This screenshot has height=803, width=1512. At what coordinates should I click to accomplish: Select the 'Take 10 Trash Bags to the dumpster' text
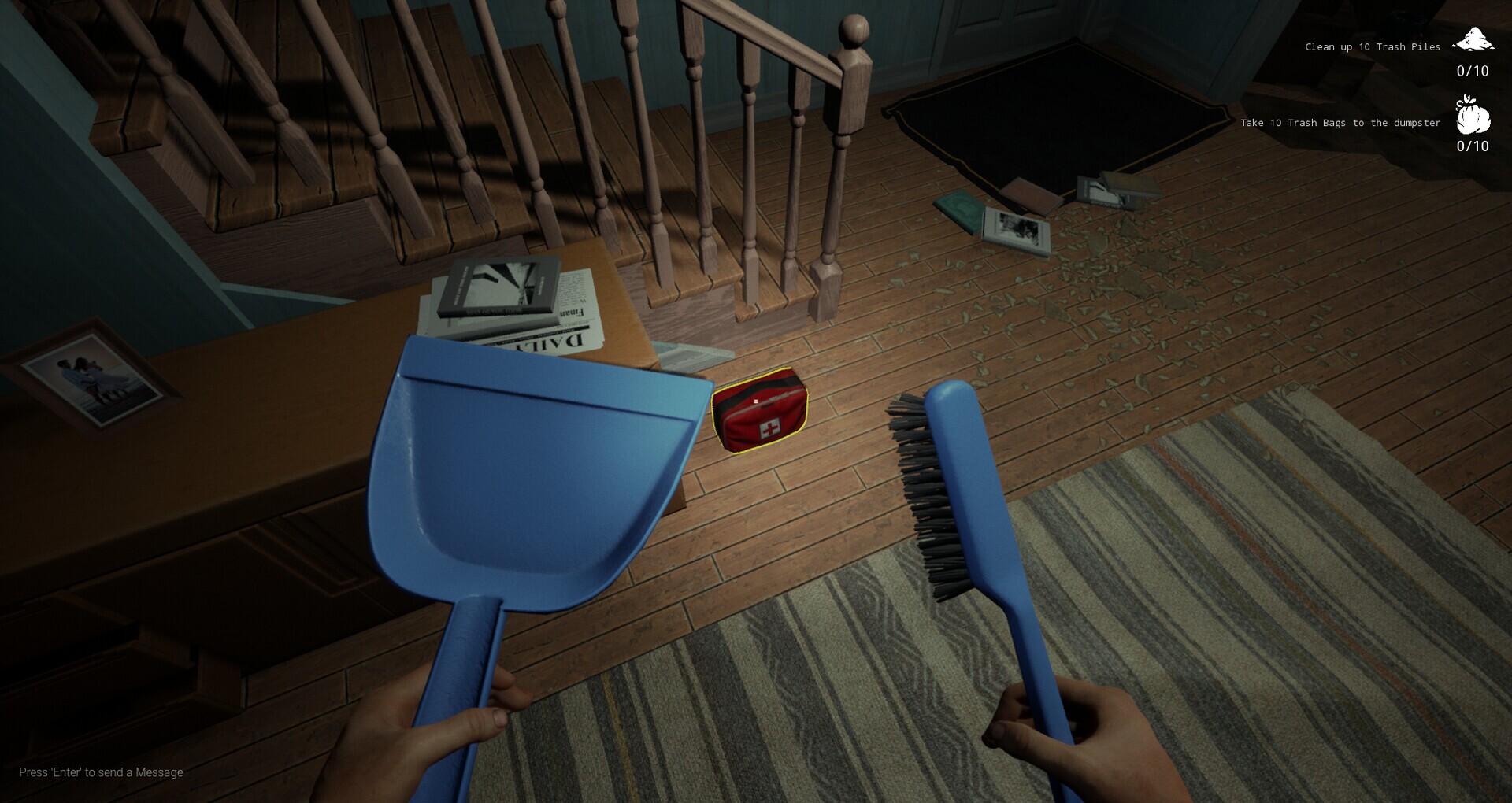[x=1339, y=123]
